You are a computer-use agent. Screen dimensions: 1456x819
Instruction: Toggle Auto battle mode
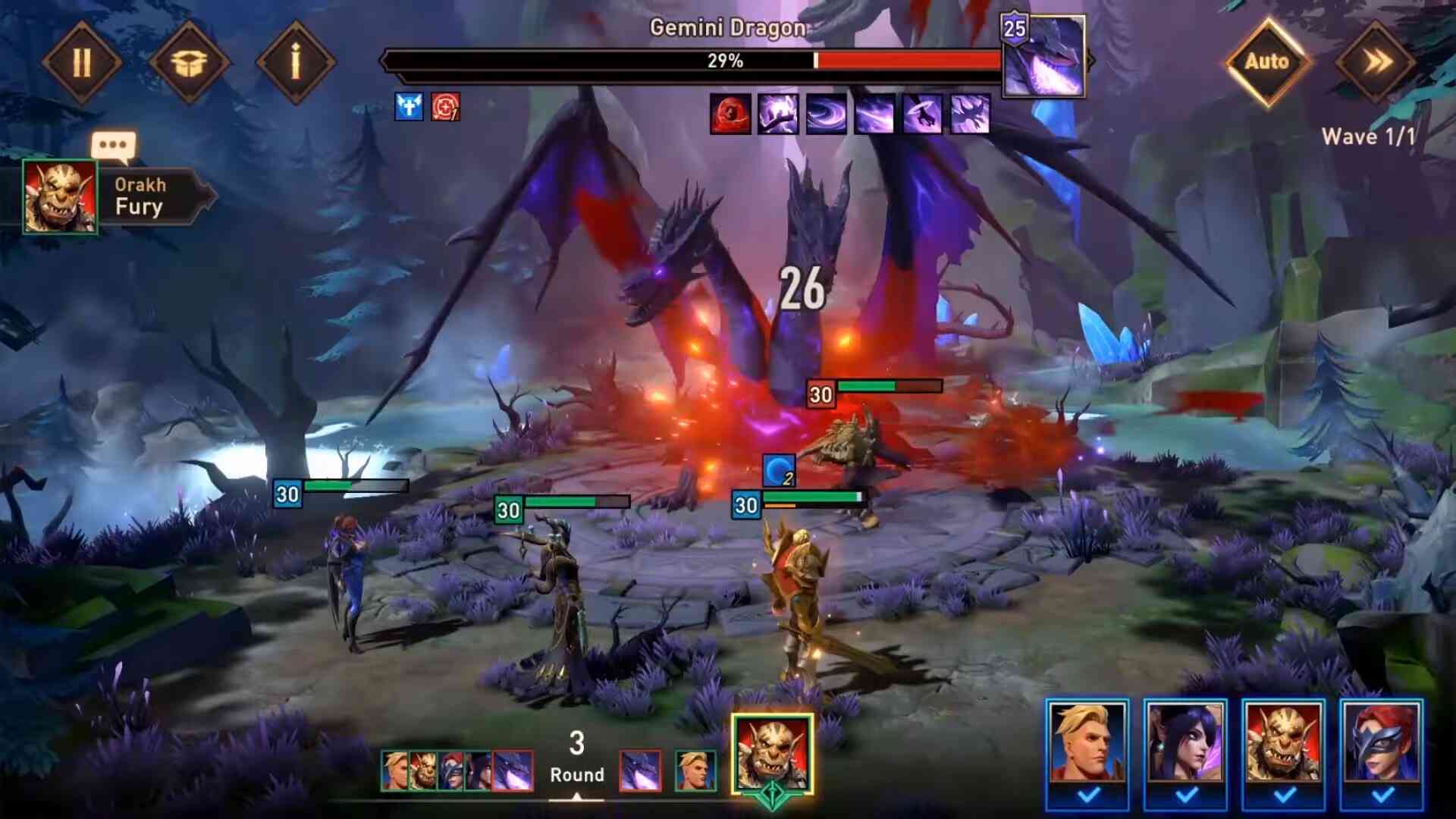(x=1266, y=62)
